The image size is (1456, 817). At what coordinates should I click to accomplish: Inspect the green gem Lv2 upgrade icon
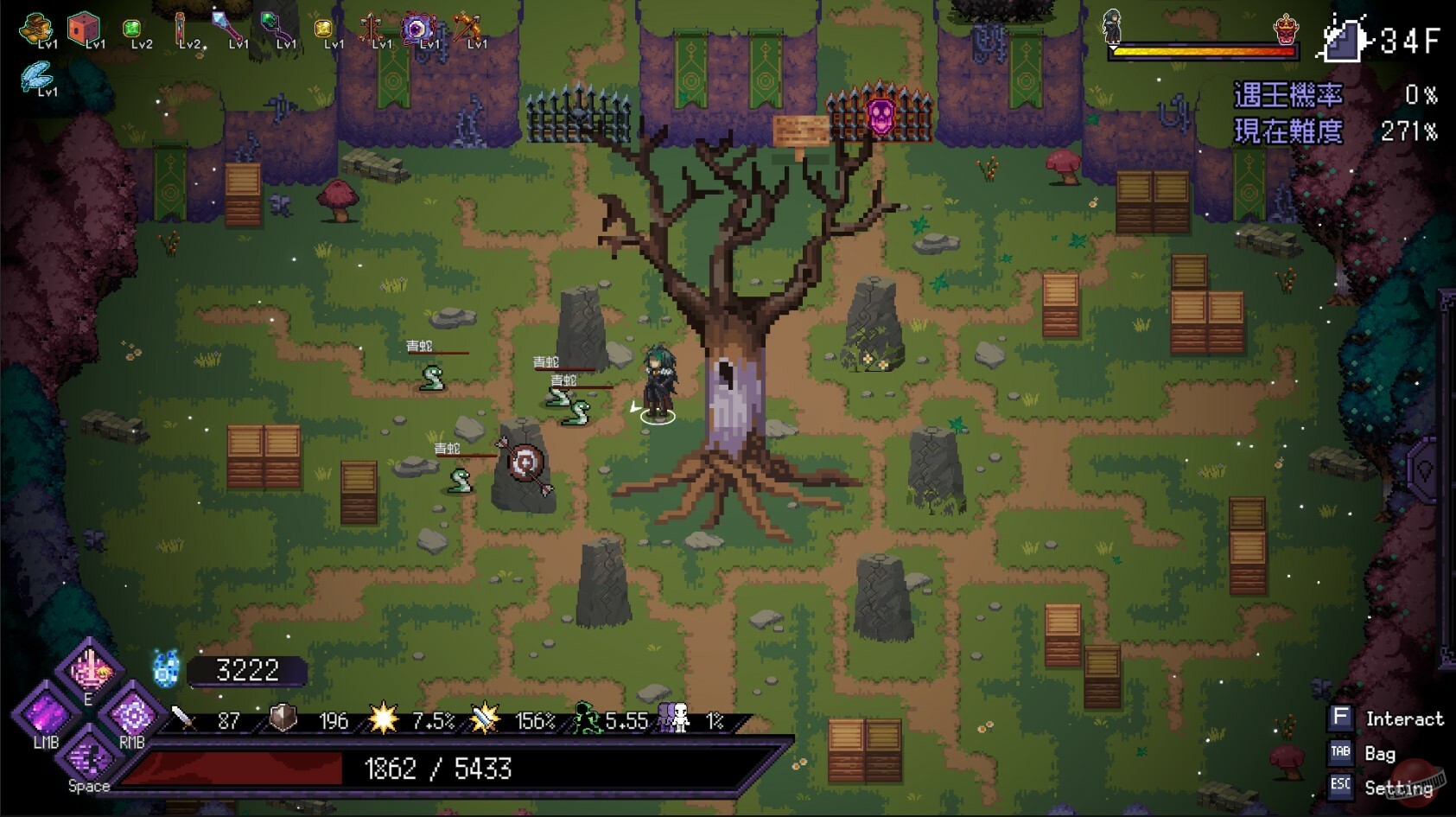pos(130,29)
